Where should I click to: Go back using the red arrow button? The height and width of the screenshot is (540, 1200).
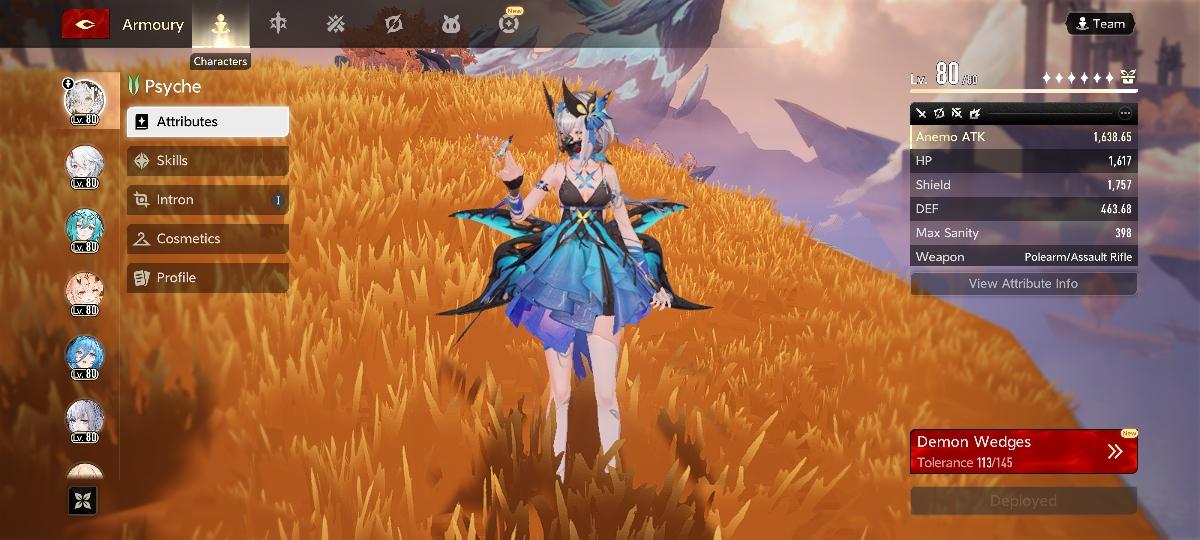(86, 24)
